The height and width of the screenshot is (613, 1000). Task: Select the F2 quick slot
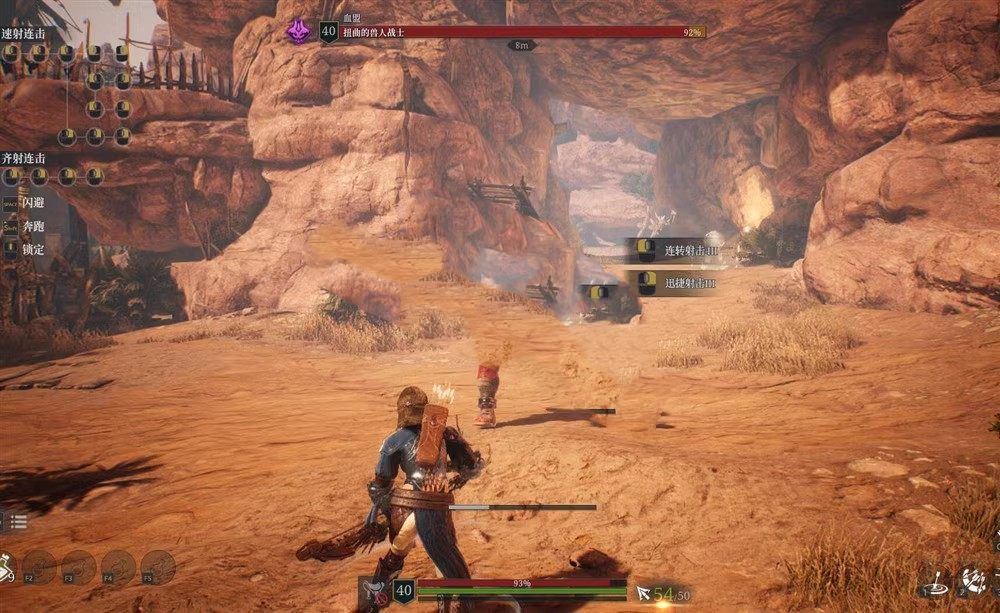(x=39, y=567)
